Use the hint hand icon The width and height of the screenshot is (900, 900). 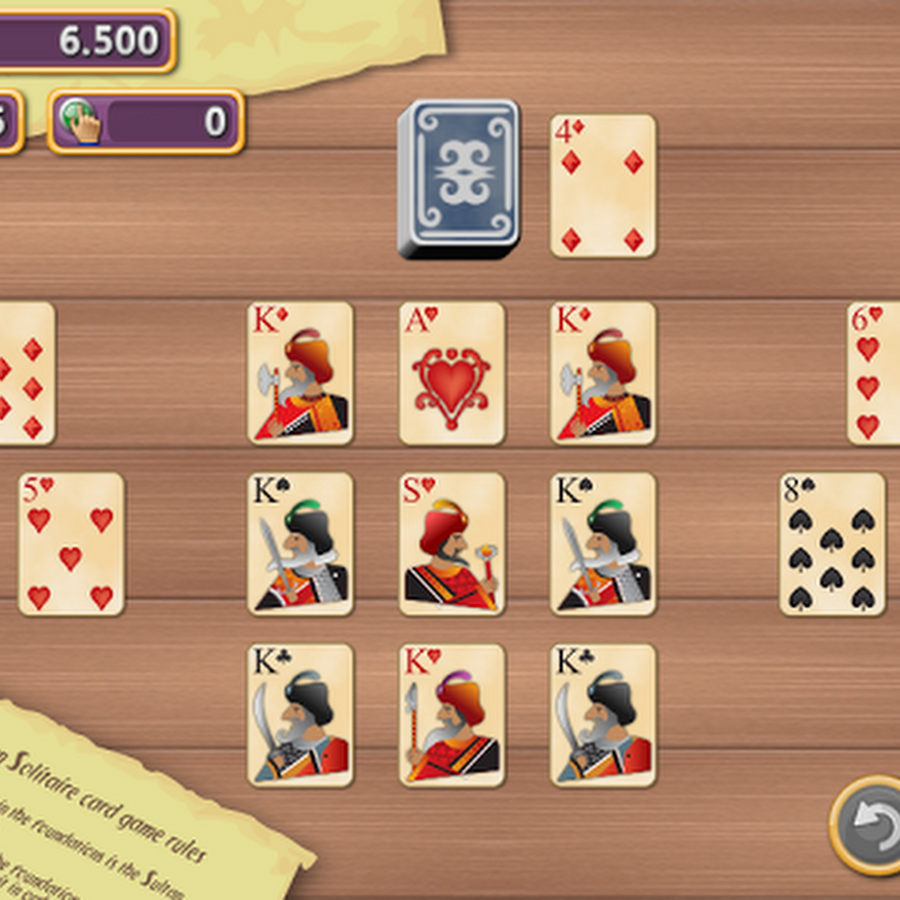[82, 122]
